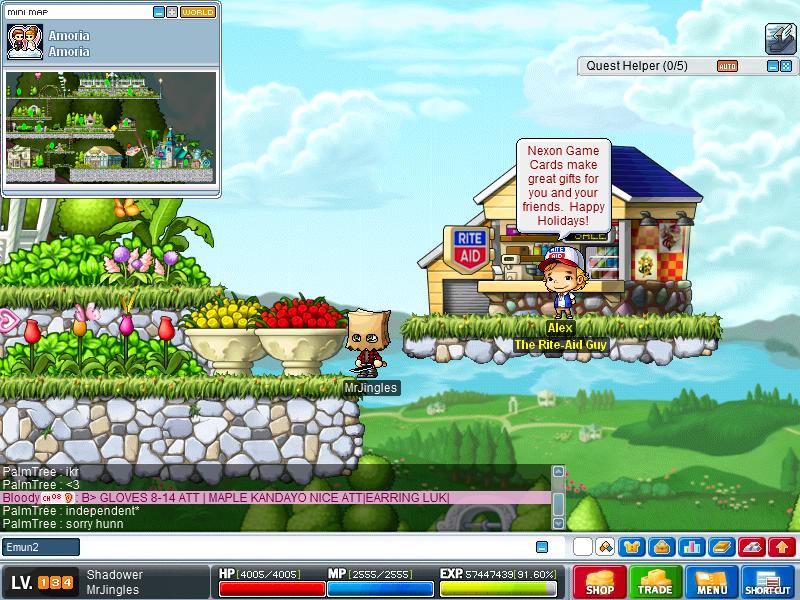This screenshot has width=800, height=600.
Task: Click the red up-arrow quickslot toggle
Action: [x=782, y=547]
